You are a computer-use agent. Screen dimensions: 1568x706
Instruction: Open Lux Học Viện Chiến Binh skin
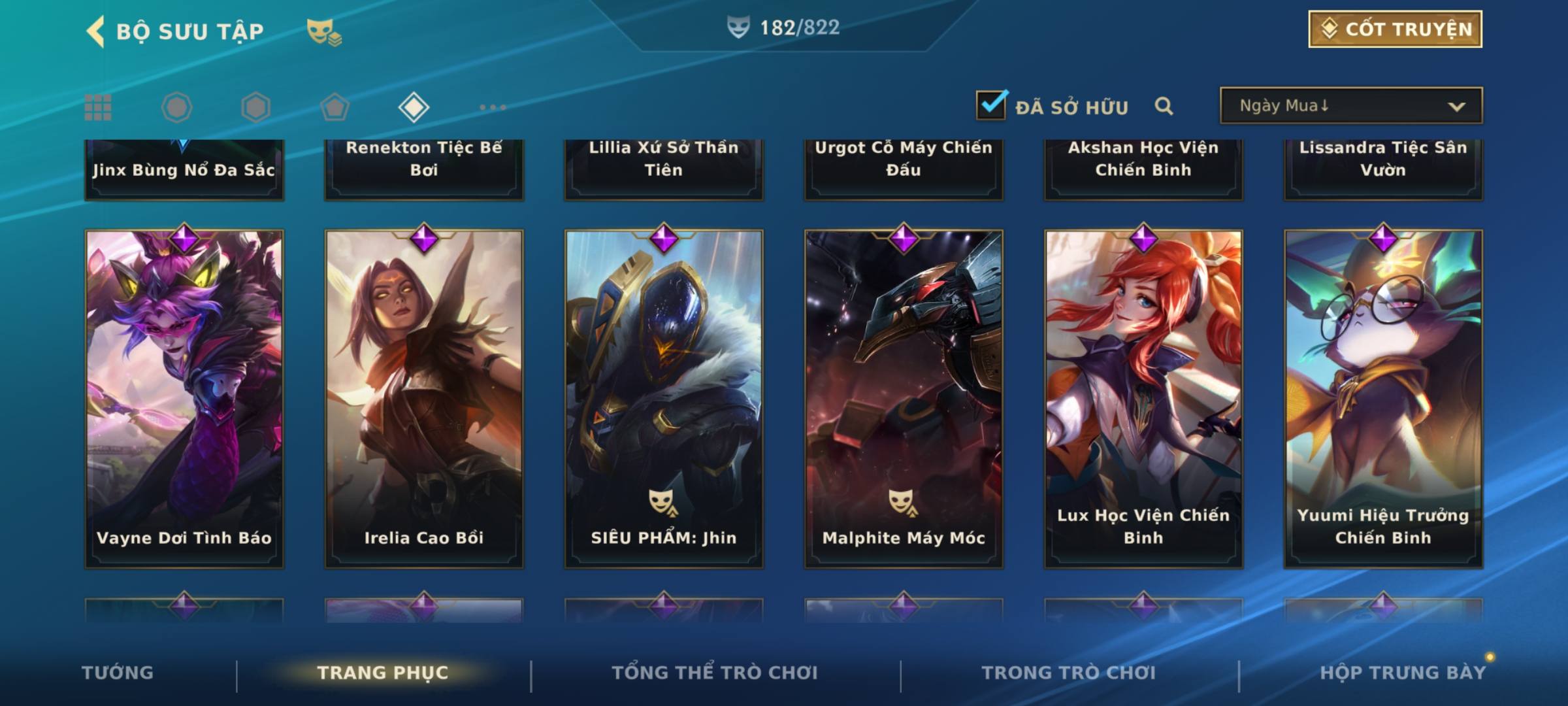click(x=1143, y=399)
